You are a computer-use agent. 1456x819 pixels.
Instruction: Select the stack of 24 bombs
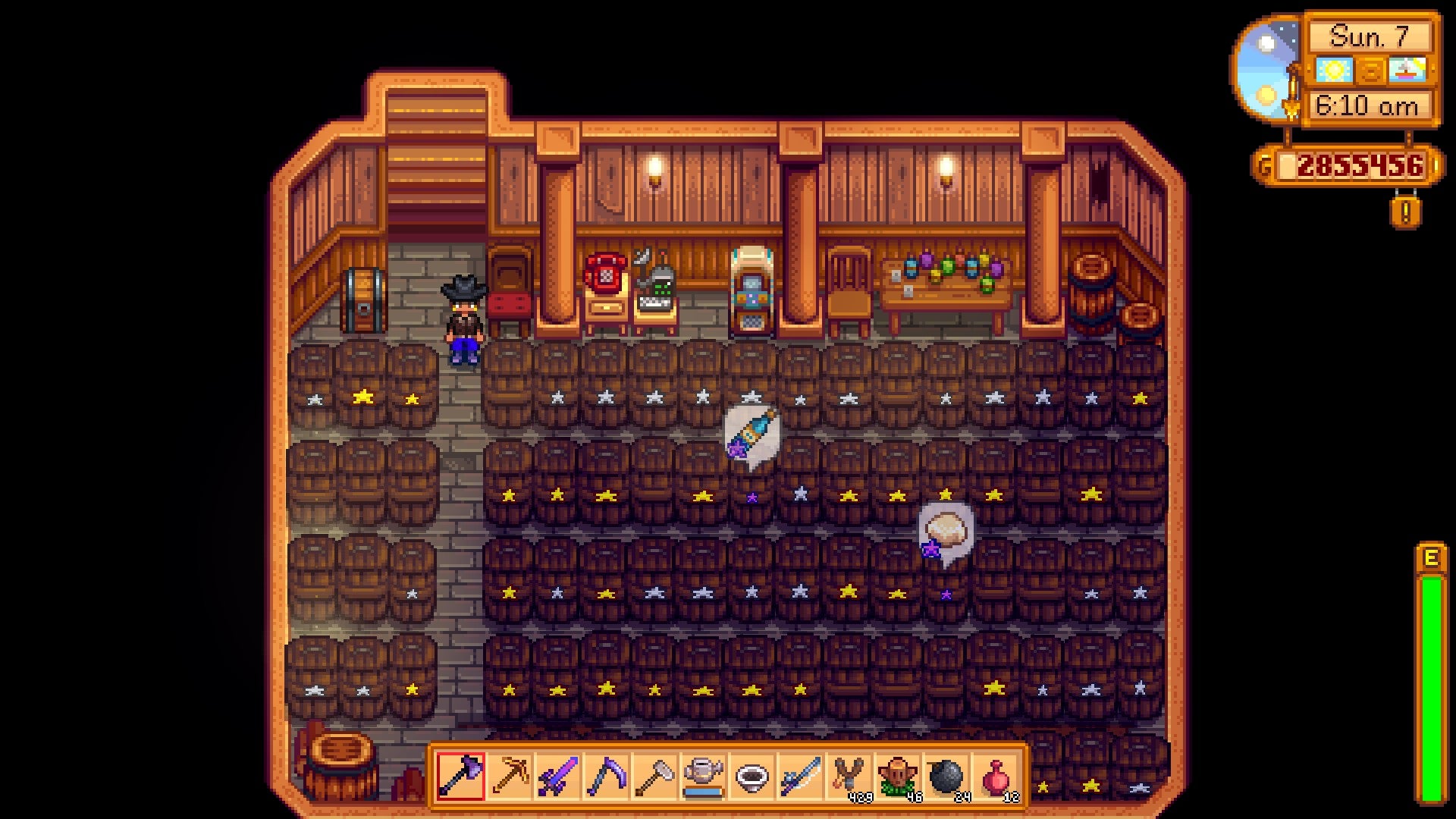tap(949, 773)
